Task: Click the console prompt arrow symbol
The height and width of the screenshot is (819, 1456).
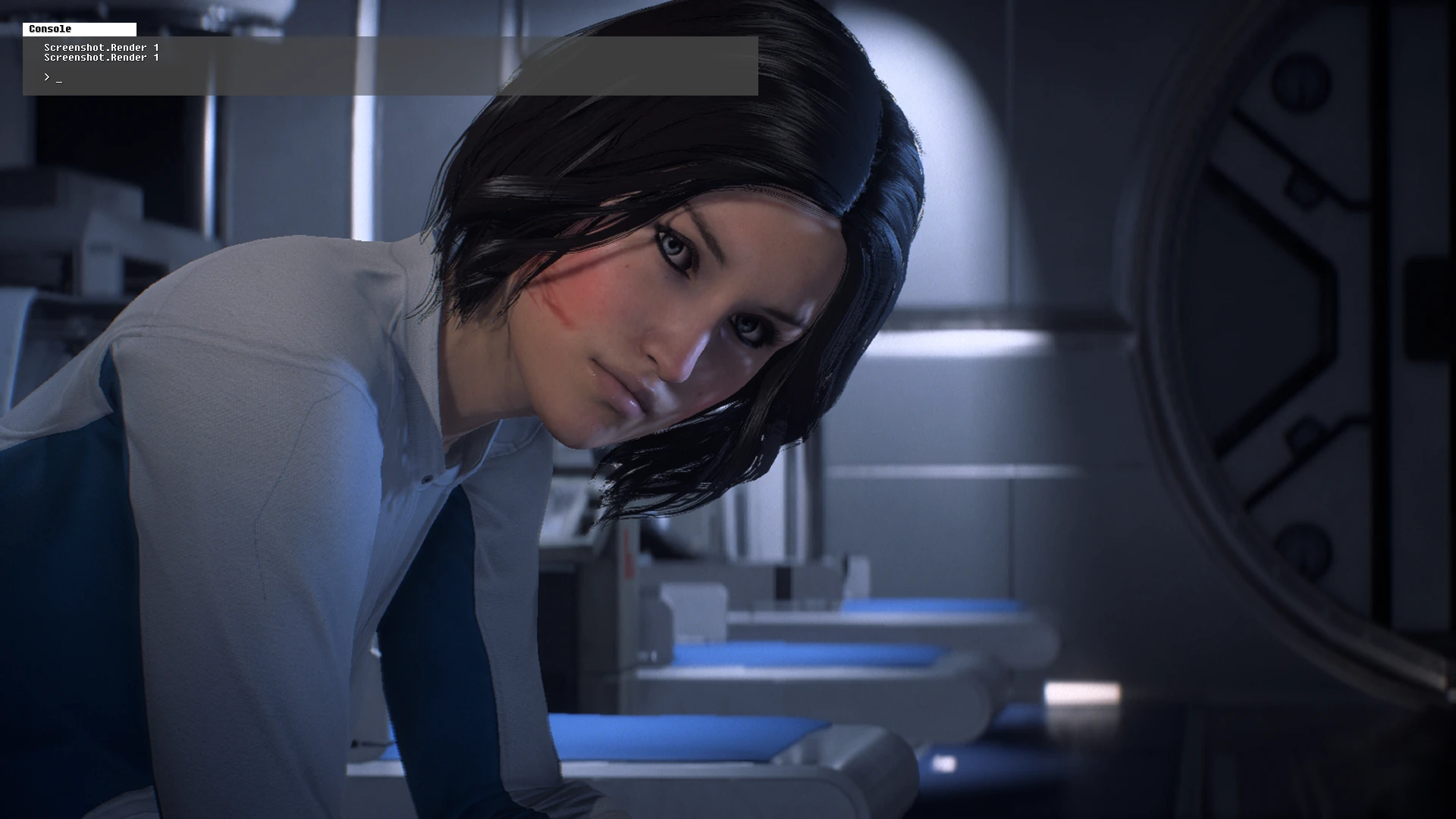Action: 48,77
